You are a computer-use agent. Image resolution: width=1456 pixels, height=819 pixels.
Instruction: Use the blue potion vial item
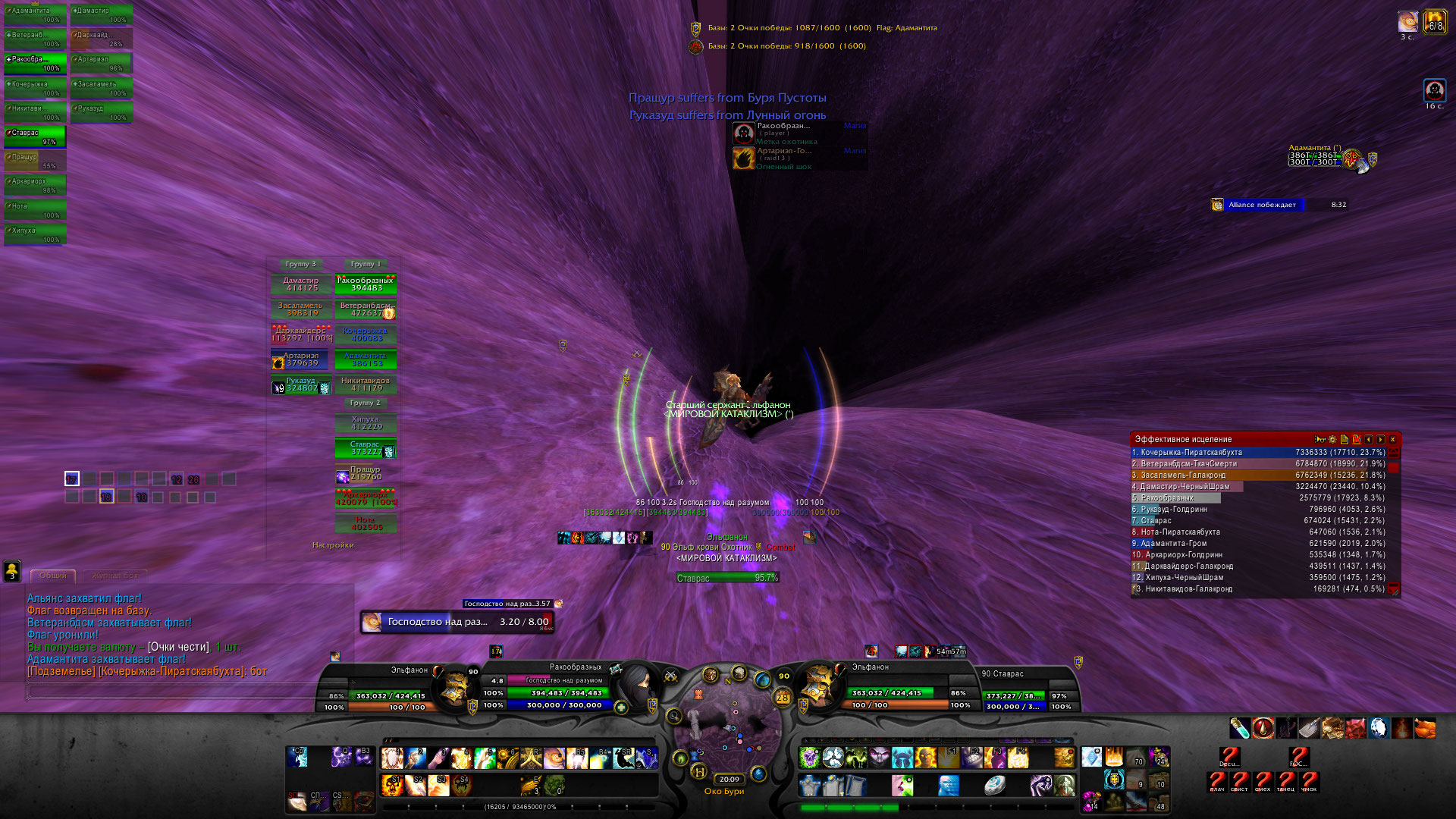(1240, 729)
